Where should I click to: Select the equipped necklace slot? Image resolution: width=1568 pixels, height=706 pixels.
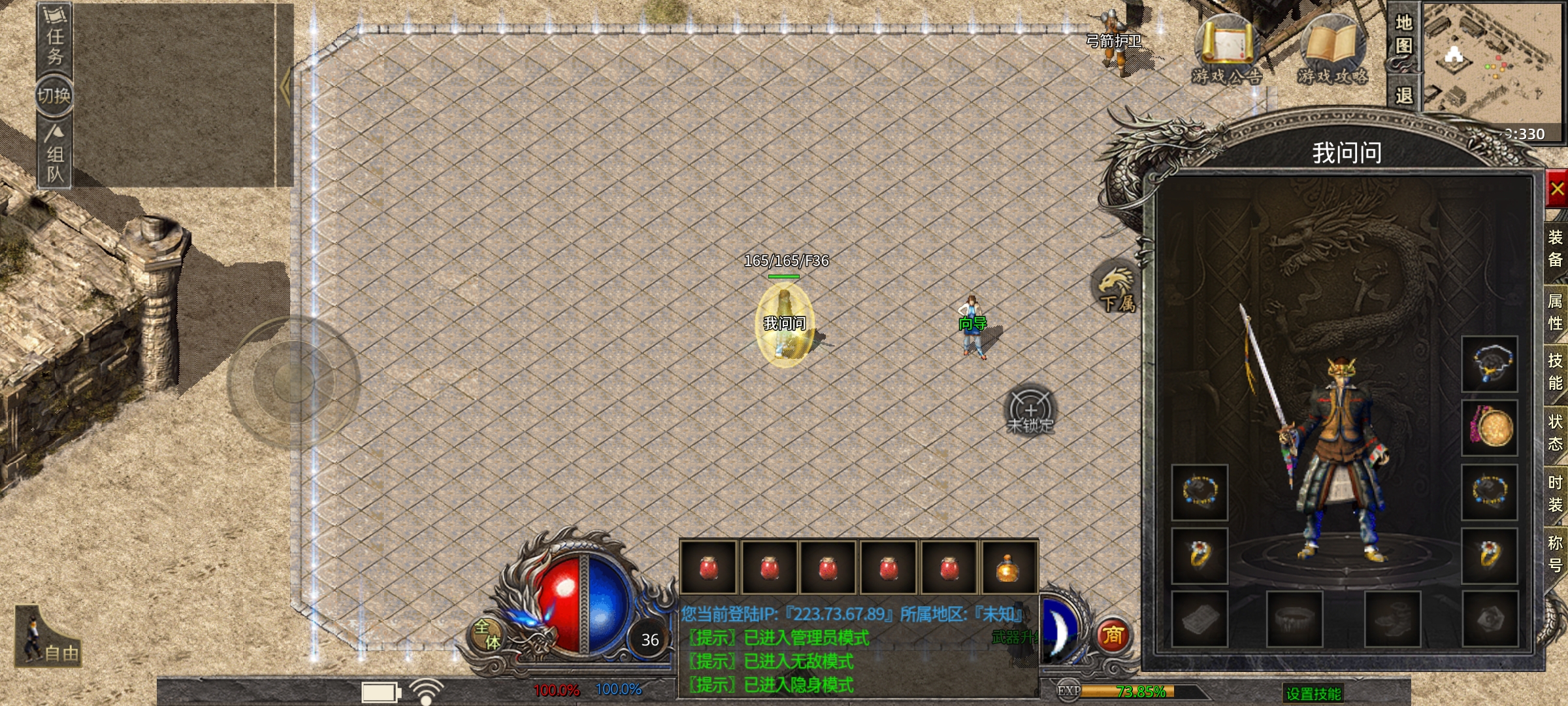coord(1489,363)
